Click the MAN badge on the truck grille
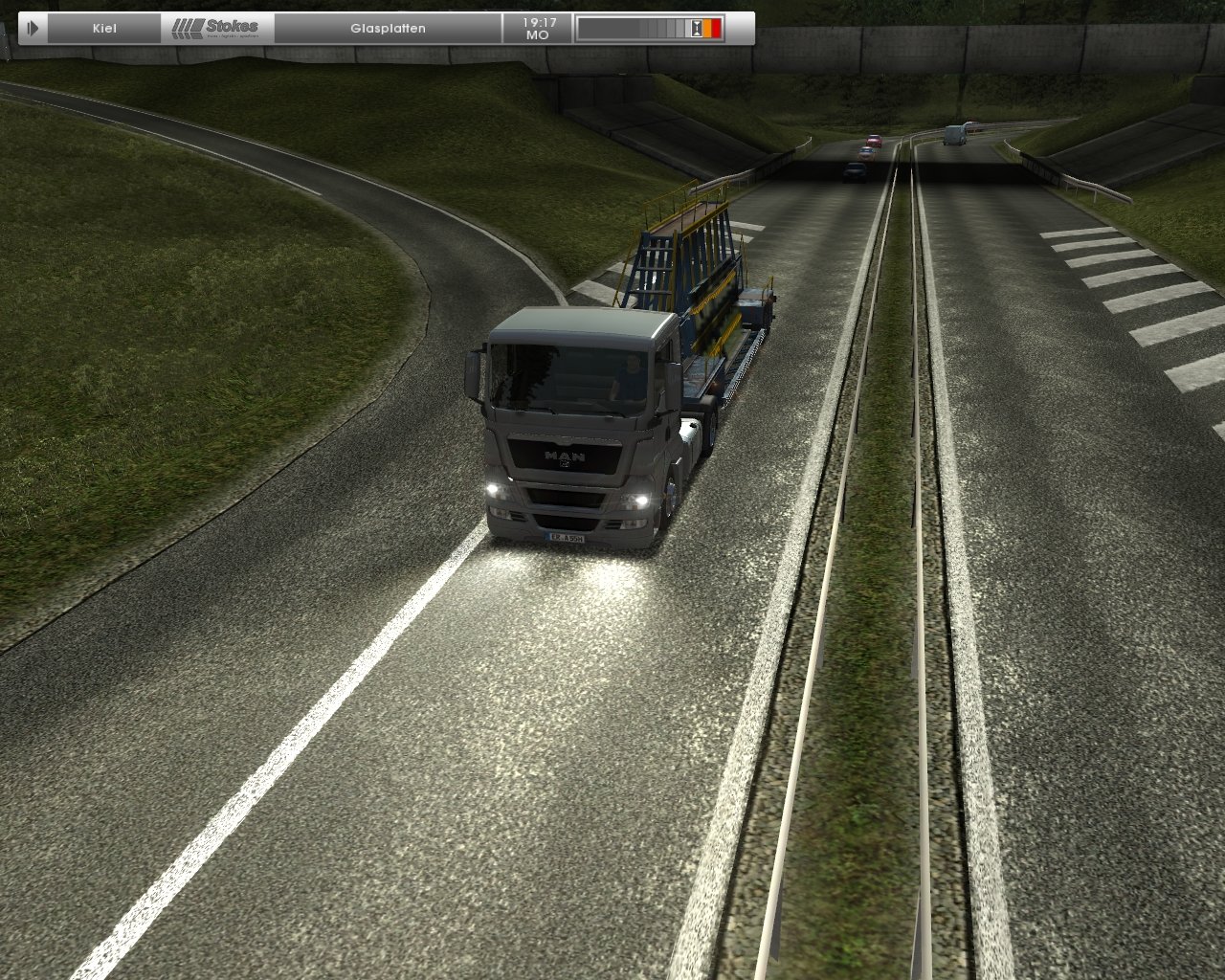This screenshot has height=980, width=1225. pyautogui.click(x=565, y=457)
